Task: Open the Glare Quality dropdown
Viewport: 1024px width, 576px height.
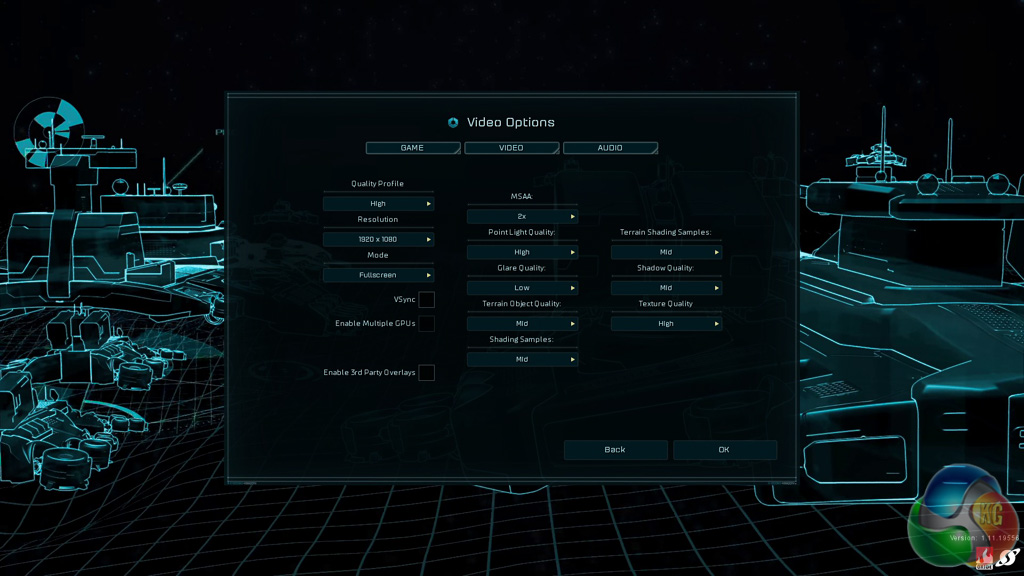Action: pyautogui.click(x=522, y=288)
